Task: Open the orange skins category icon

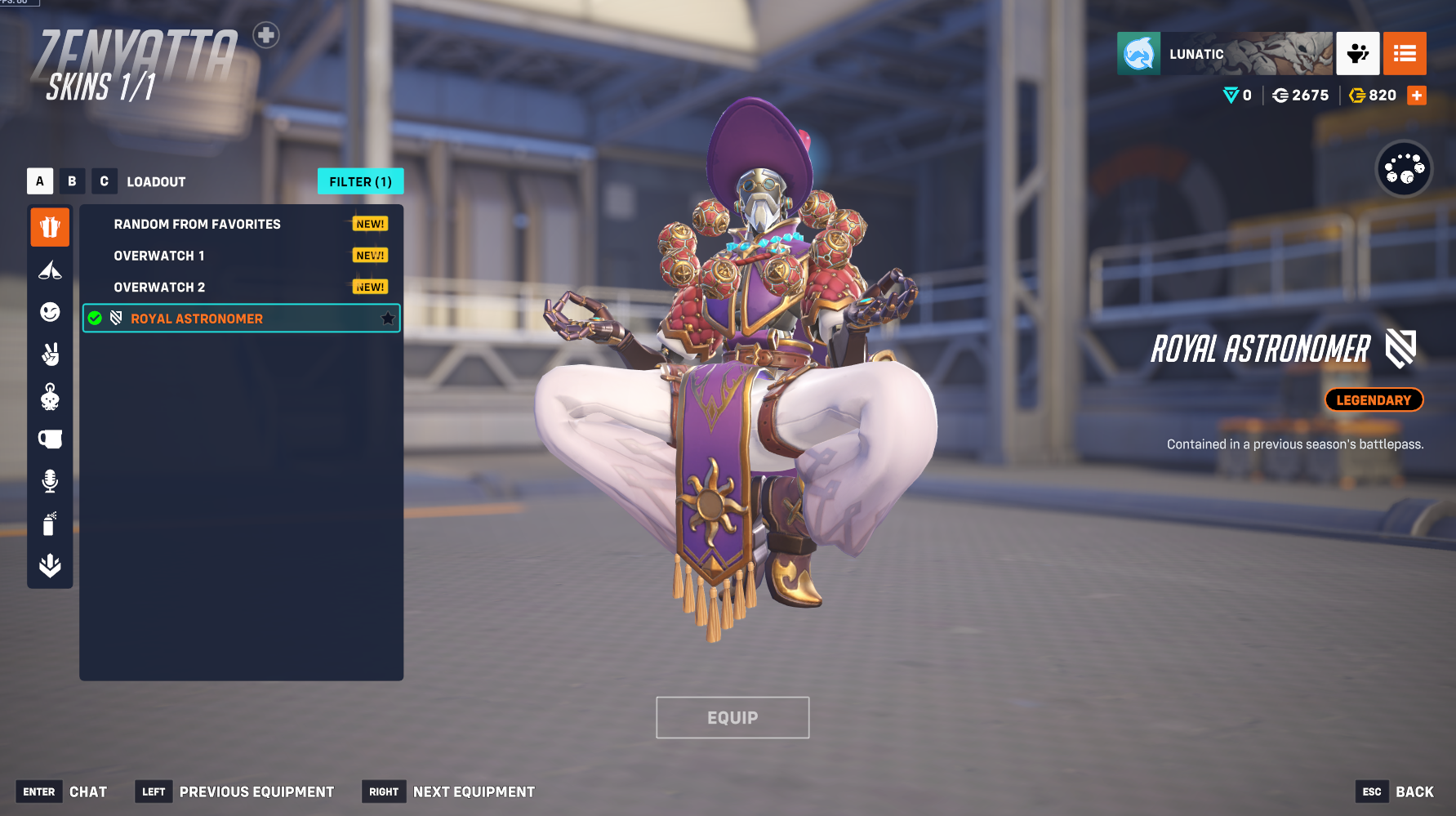Action: pyautogui.click(x=50, y=227)
